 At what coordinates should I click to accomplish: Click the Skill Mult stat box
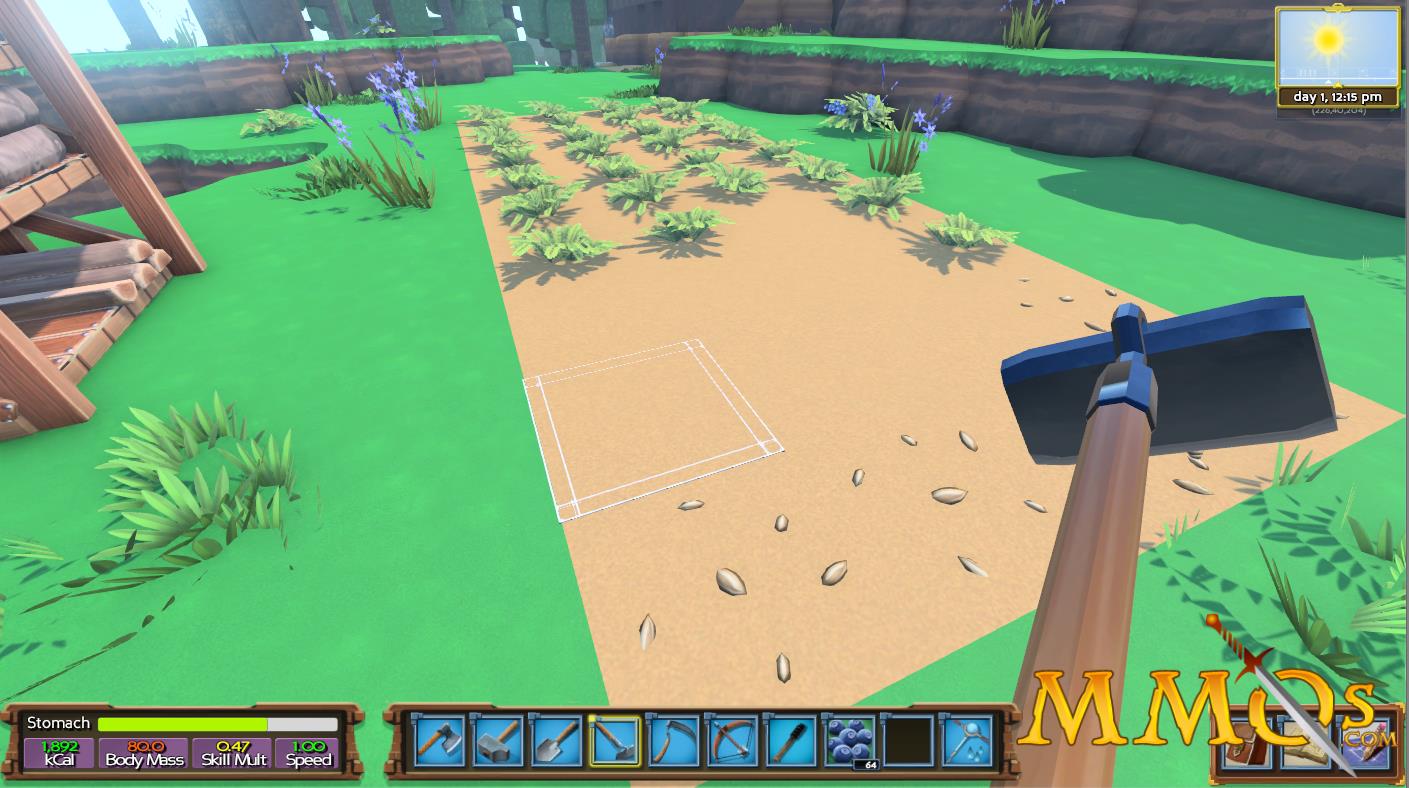pyautogui.click(x=232, y=753)
